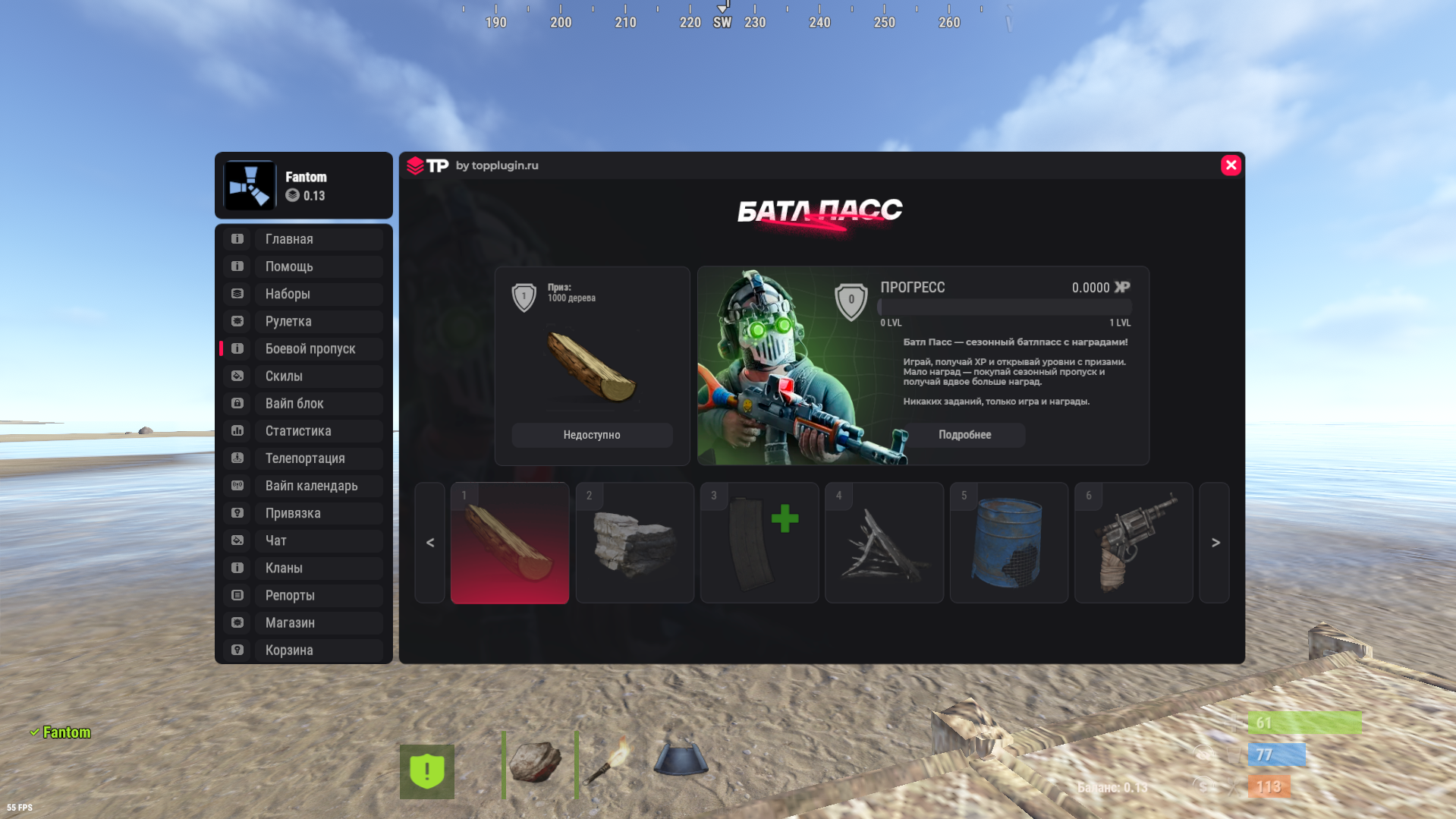Viewport: 1456px width, 819px height.
Task: Expand details with the Подробнее button
Action: pos(964,435)
